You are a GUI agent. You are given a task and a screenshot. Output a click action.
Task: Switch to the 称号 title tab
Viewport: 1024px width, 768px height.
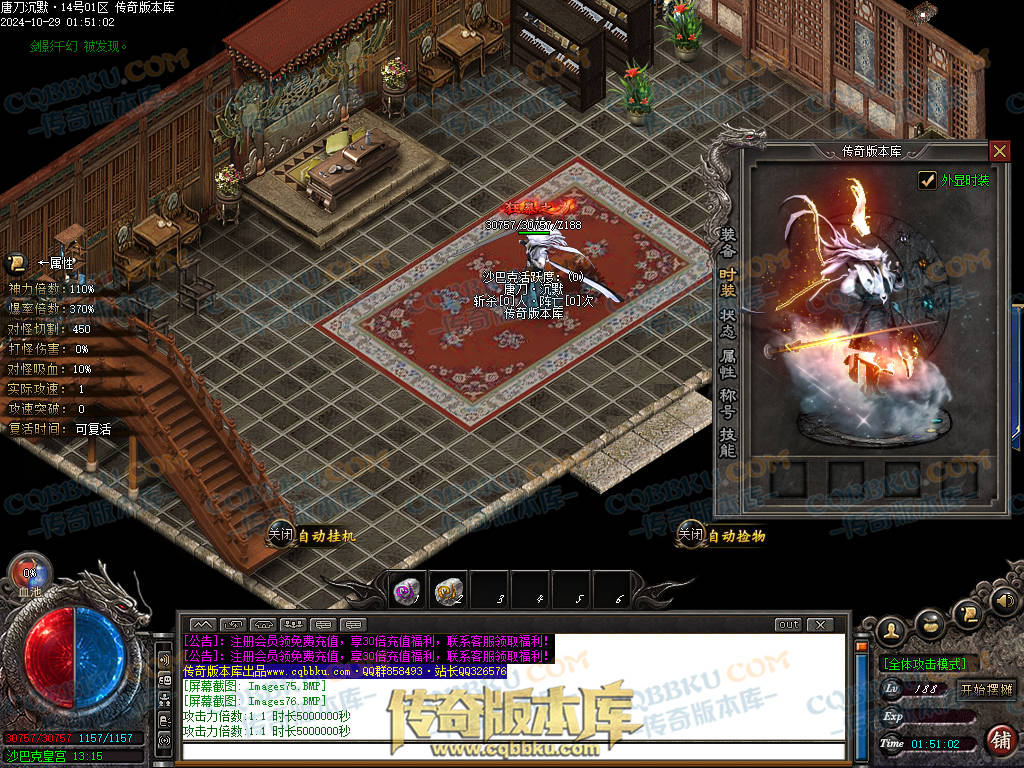pos(728,403)
